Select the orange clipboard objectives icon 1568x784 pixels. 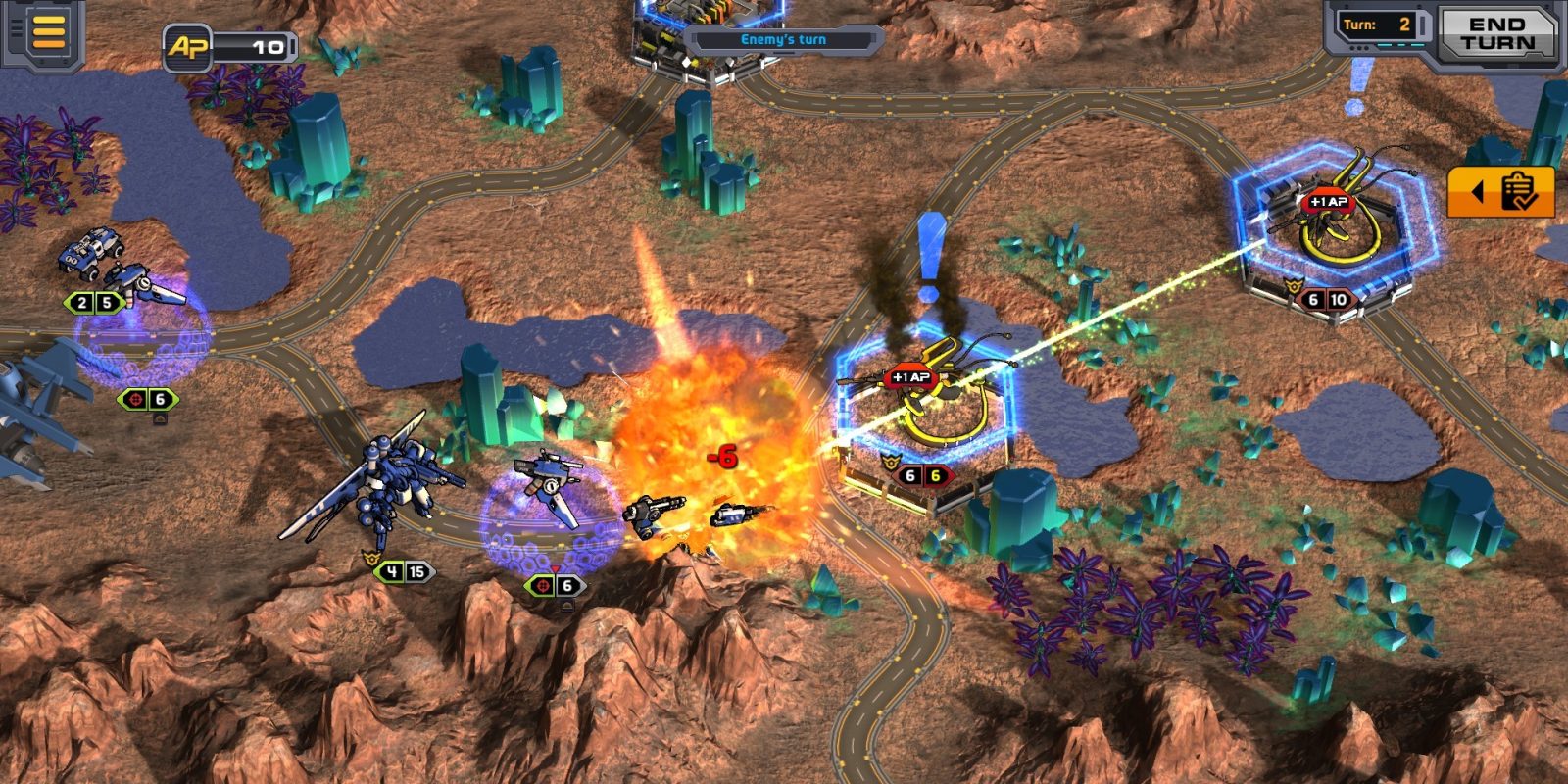1516,191
